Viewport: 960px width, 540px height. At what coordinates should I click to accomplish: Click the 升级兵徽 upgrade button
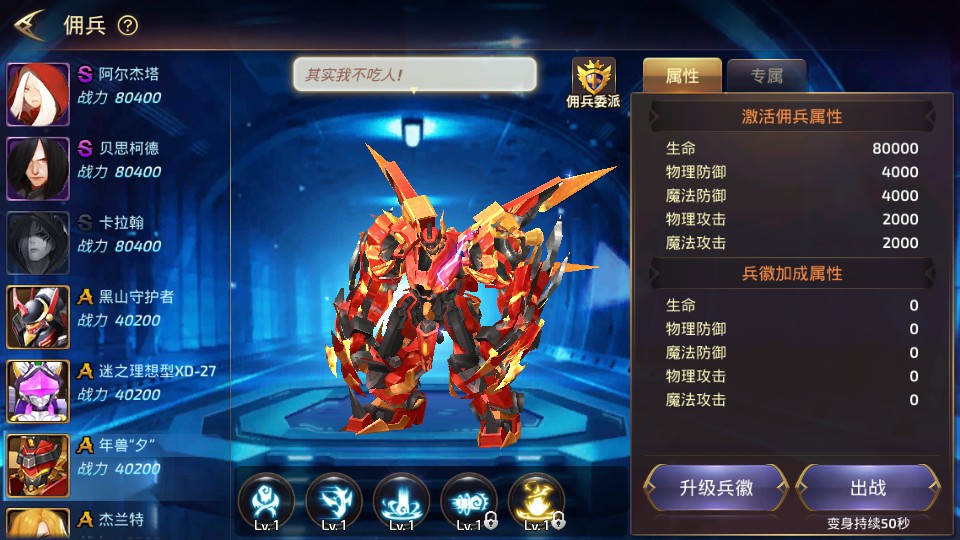pyautogui.click(x=716, y=488)
